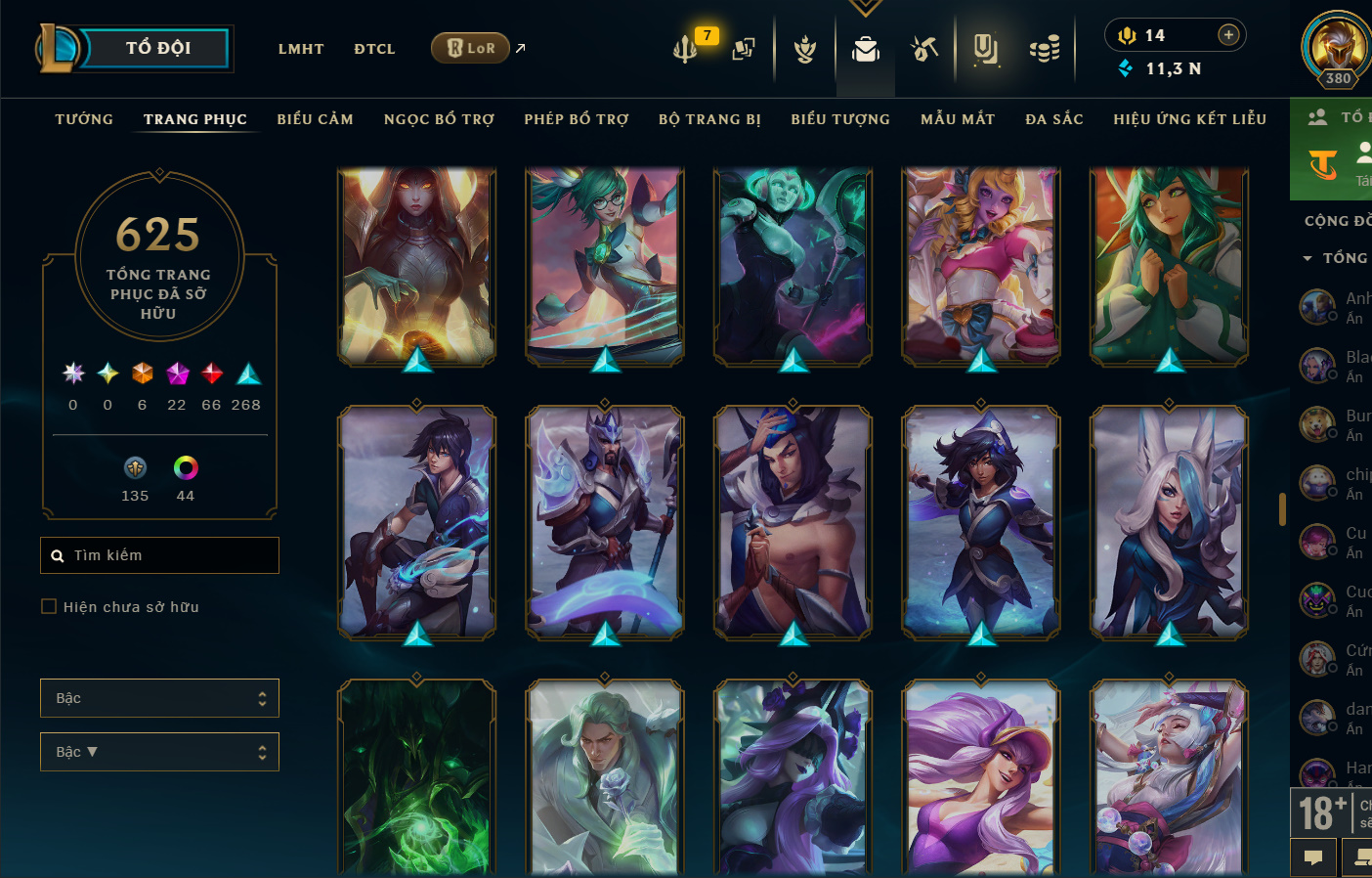View the ĐA SẮC chromas tab
The width and height of the screenshot is (1372, 878).
pyautogui.click(x=1054, y=119)
